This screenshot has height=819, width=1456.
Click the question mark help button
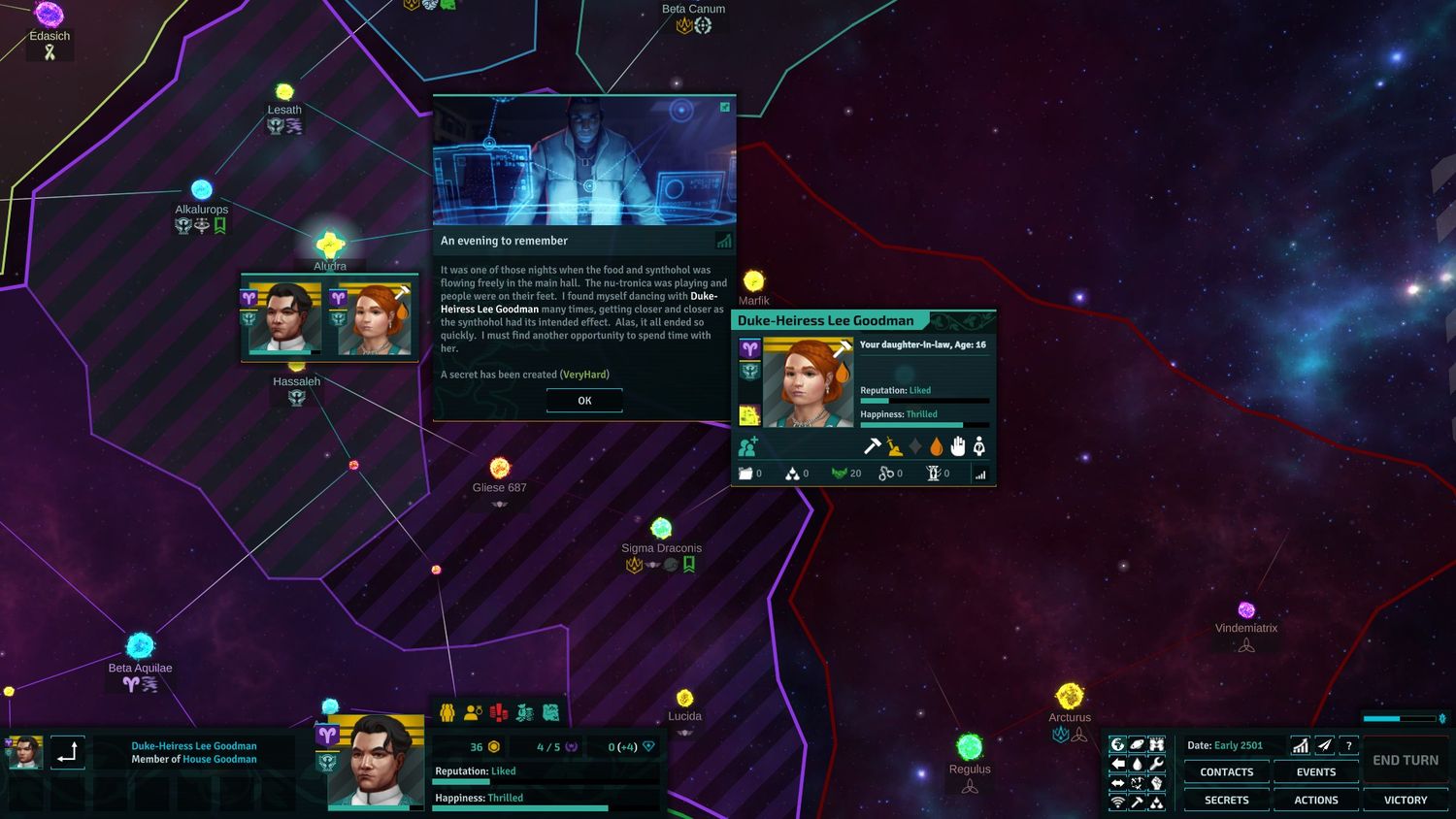tap(1348, 745)
